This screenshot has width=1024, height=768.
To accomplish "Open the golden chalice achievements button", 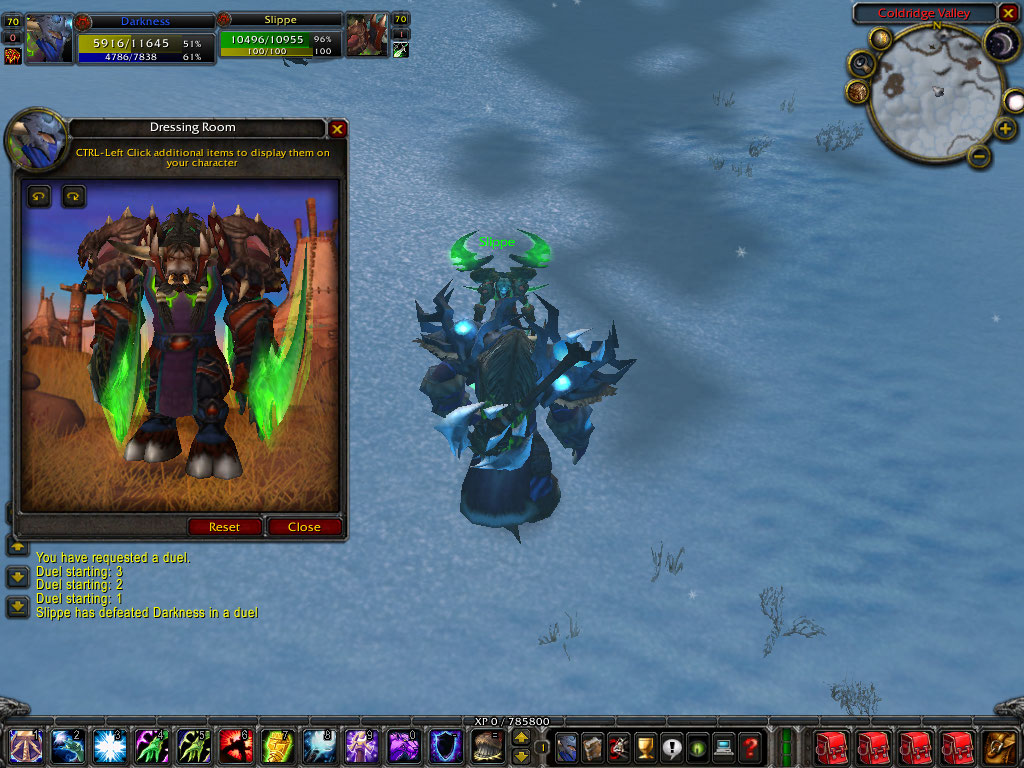I will (646, 746).
